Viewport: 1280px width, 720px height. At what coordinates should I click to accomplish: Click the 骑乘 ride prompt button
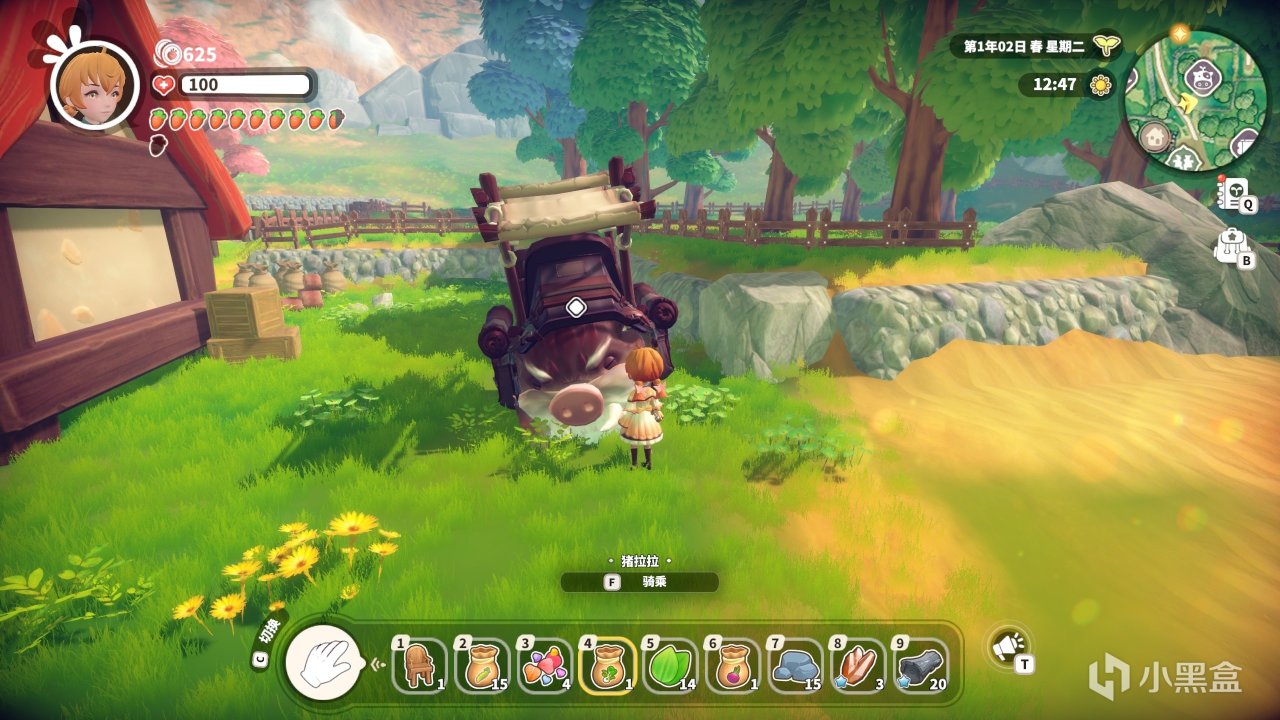pyautogui.click(x=639, y=582)
